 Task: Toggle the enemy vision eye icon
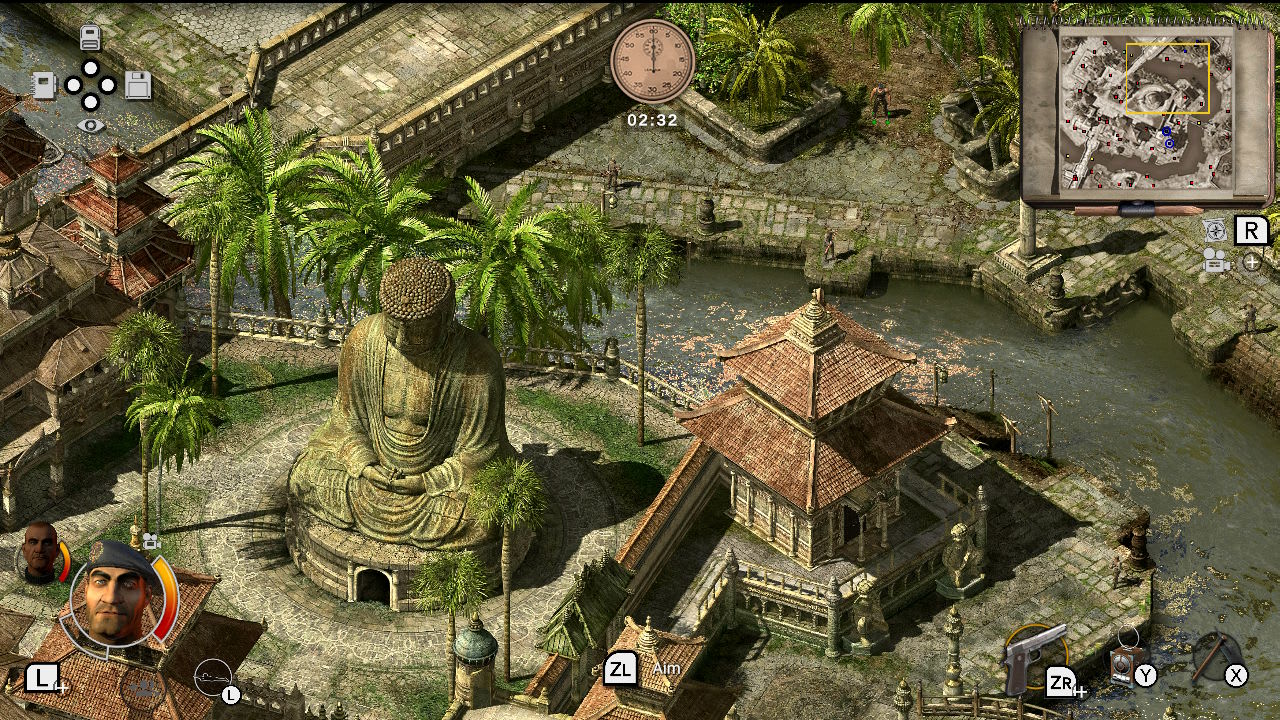point(91,126)
